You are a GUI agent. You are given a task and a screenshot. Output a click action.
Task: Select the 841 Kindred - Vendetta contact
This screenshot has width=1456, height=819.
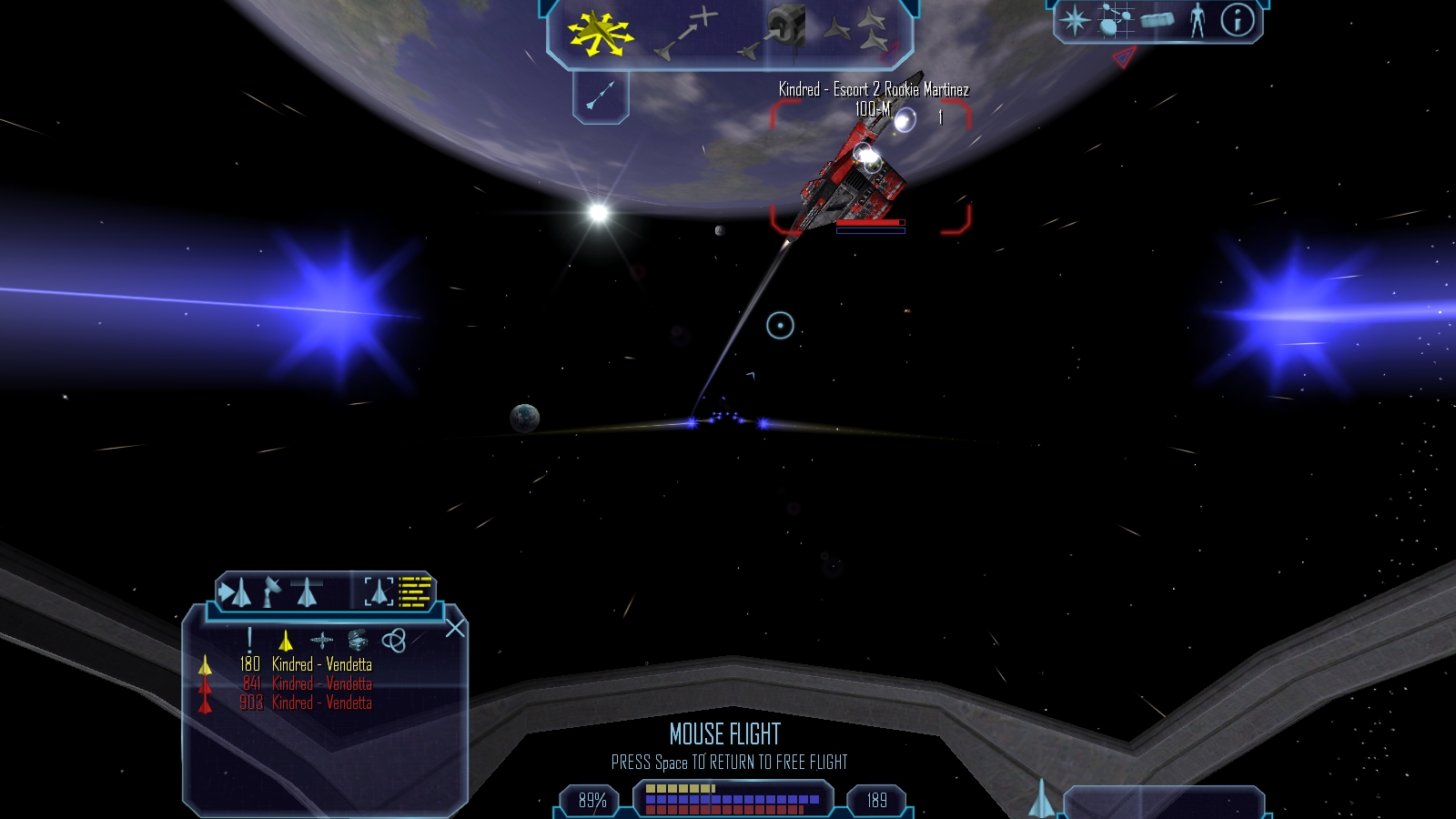pos(308,683)
